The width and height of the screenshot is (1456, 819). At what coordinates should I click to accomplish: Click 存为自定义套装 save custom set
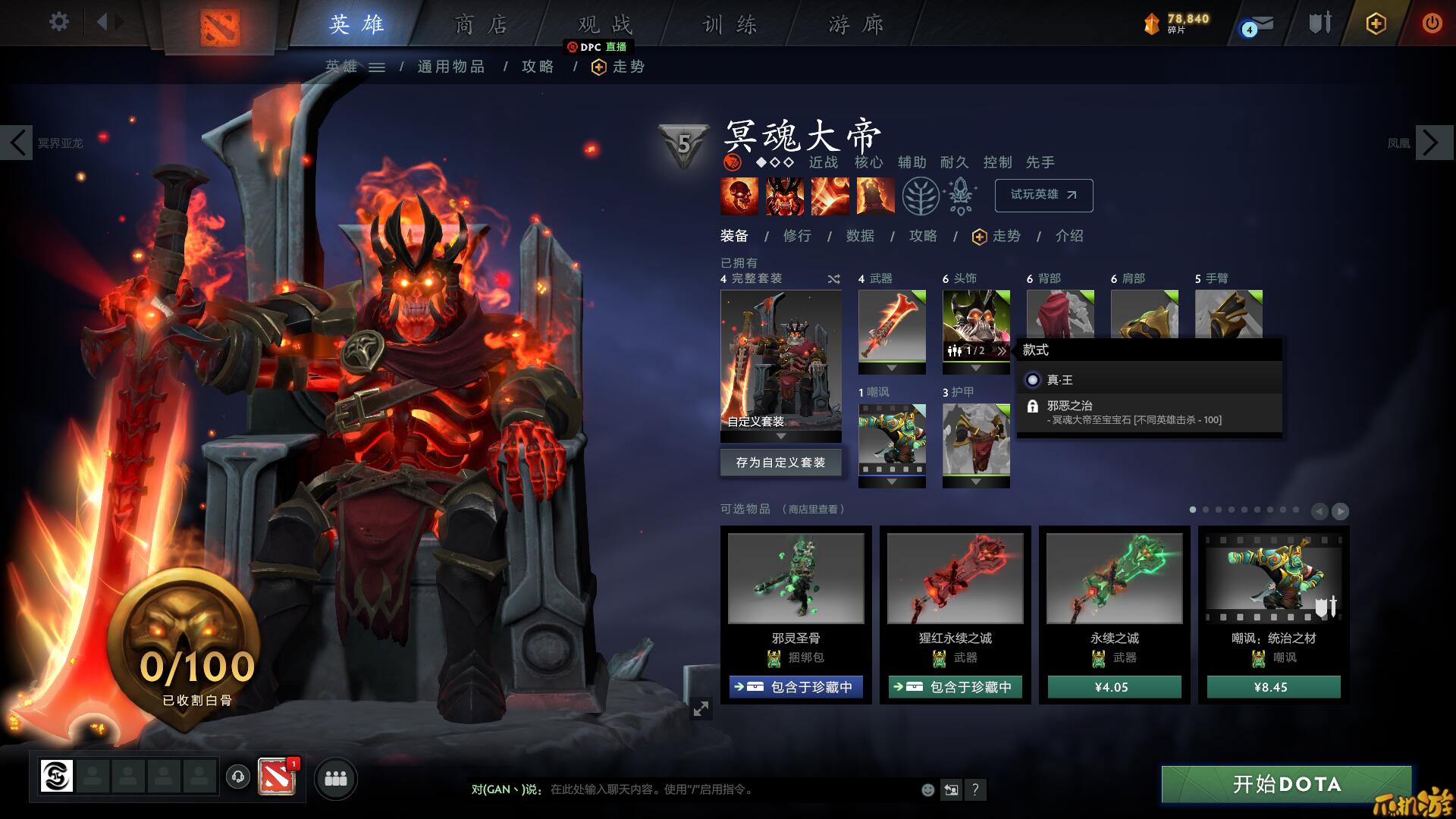[x=780, y=463]
